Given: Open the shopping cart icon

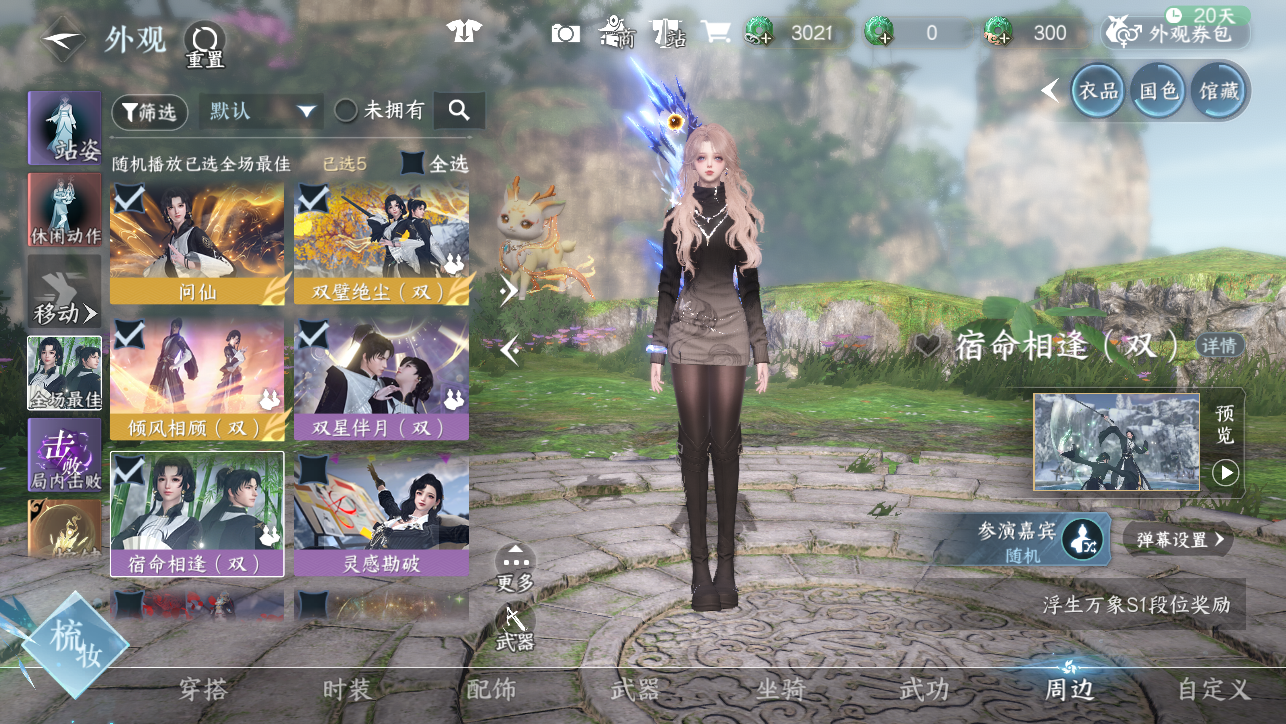Looking at the screenshot, I should tap(716, 33).
